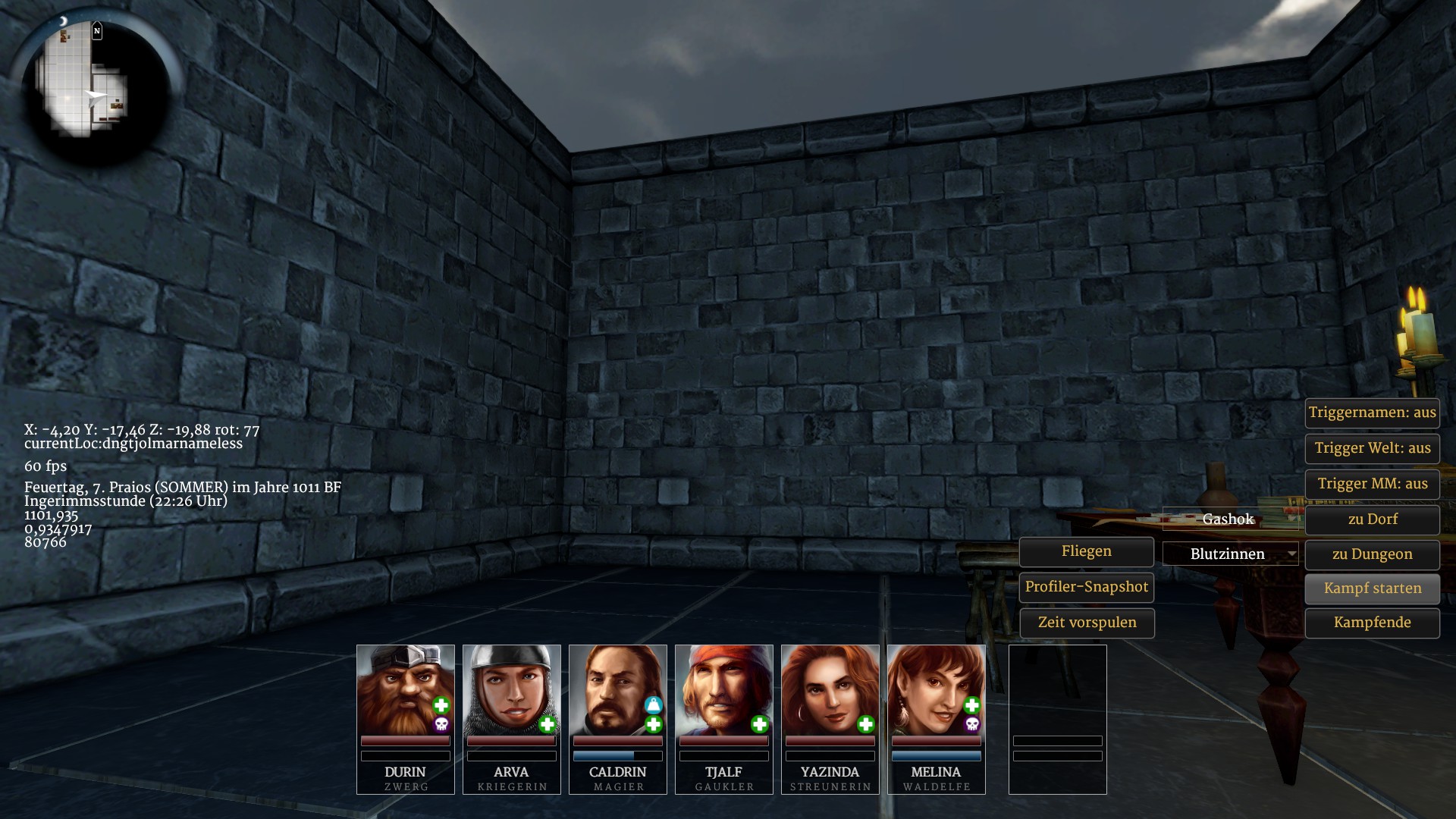Switch the Trigger Welt setting
Image resolution: width=1456 pixels, height=819 pixels.
click(x=1372, y=448)
